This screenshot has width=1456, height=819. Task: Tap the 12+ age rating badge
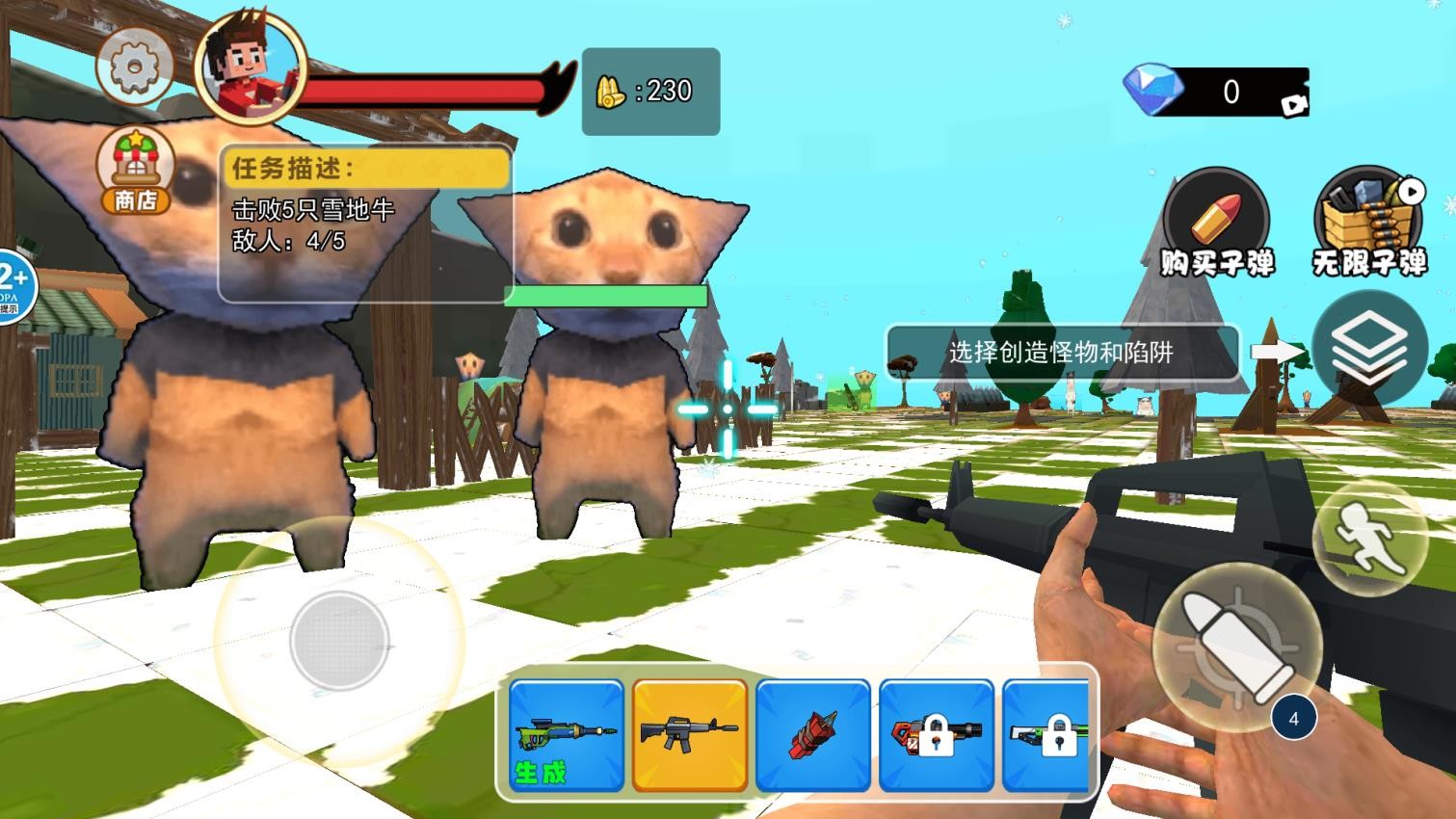(x=13, y=285)
